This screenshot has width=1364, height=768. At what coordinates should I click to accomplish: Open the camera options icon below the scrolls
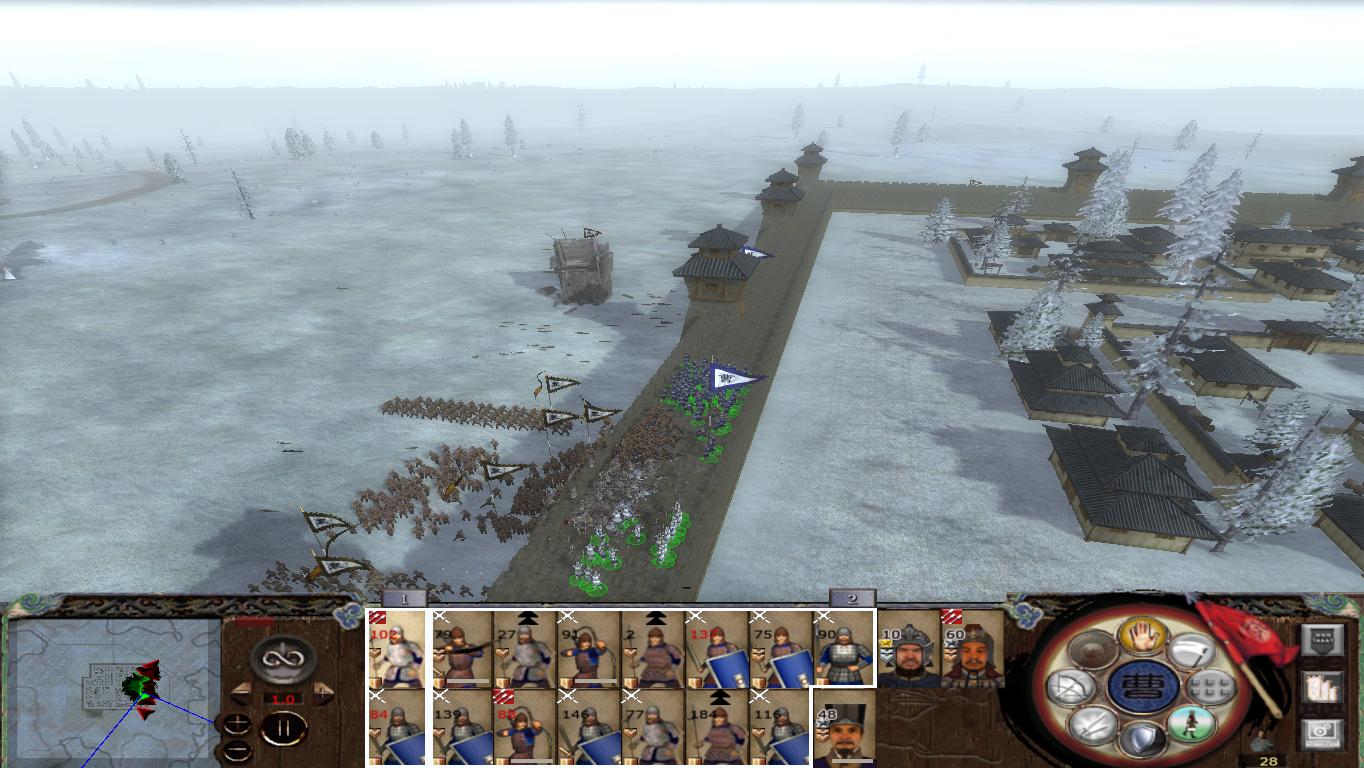(1322, 731)
